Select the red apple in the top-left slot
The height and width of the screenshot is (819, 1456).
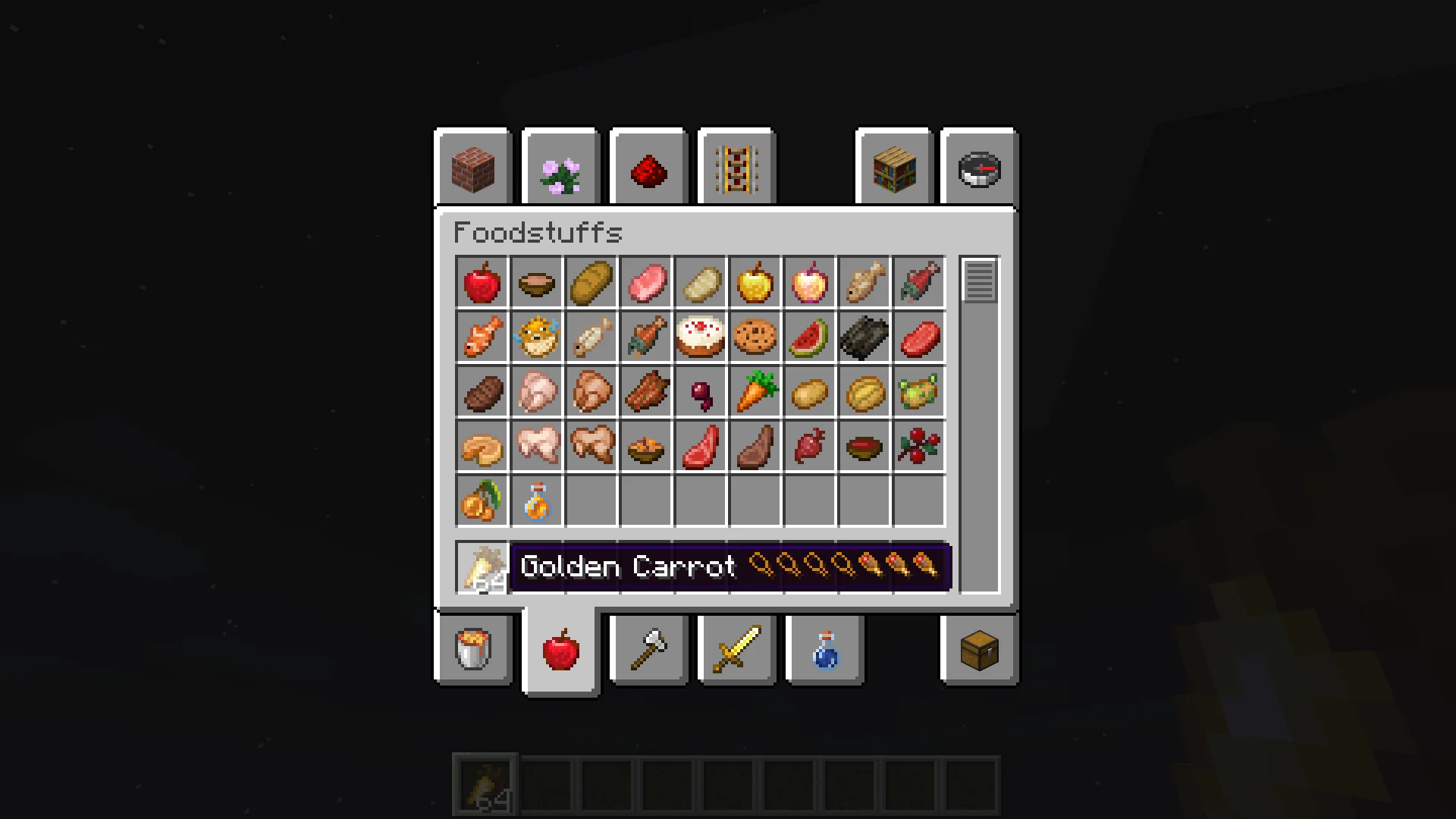pyautogui.click(x=482, y=283)
